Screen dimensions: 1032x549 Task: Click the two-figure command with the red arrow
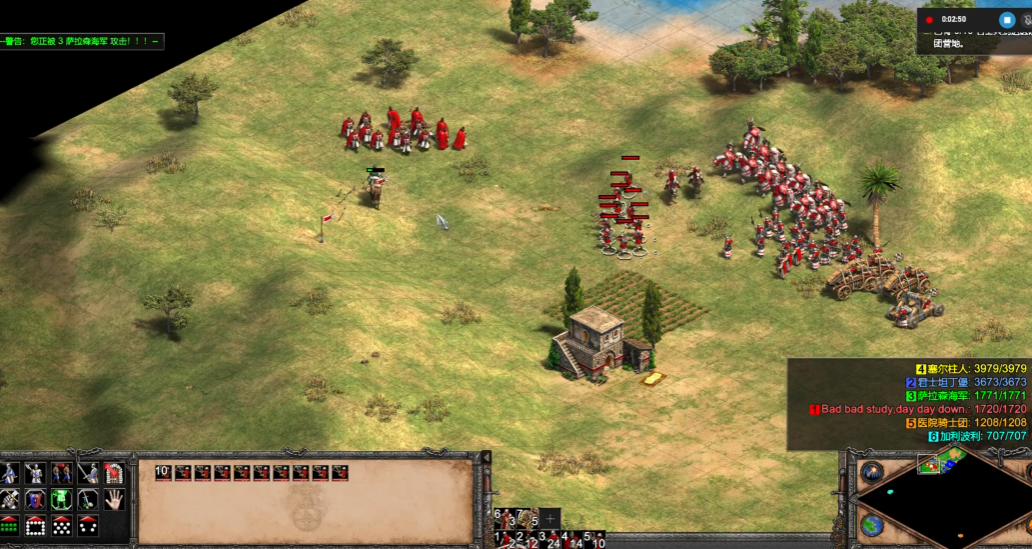(x=62, y=474)
